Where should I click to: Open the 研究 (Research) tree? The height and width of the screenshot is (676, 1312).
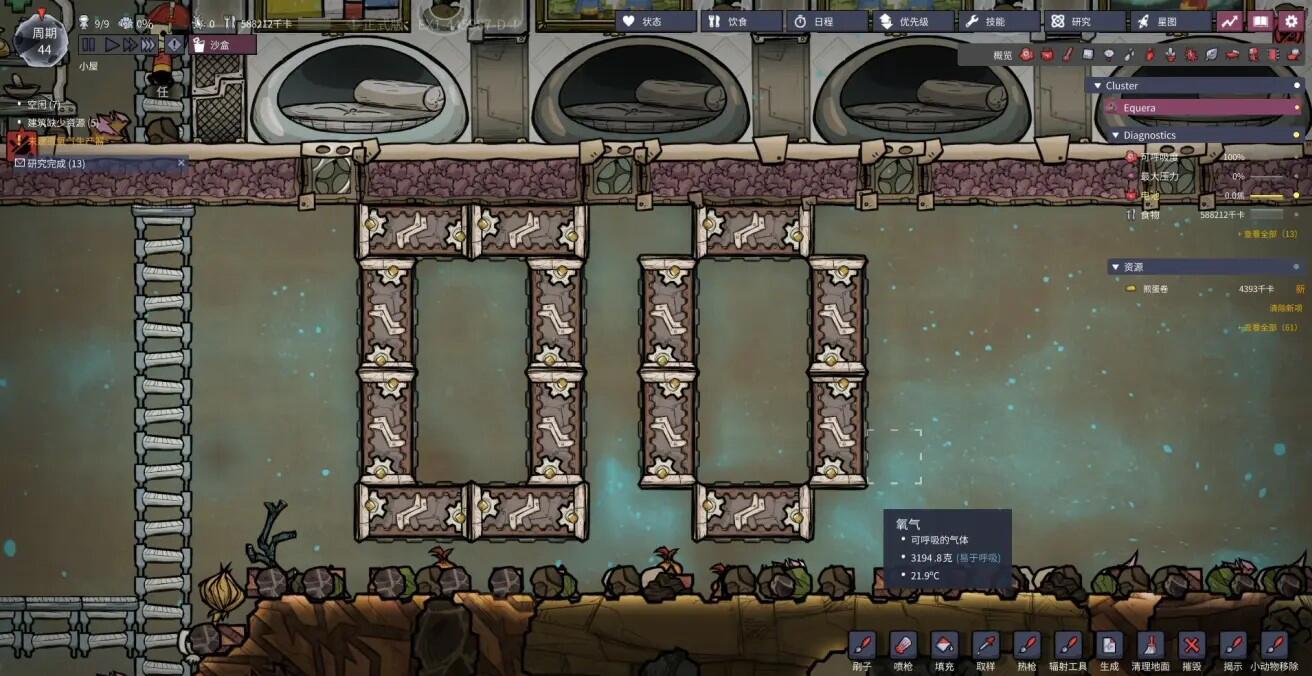[x=1083, y=21]
